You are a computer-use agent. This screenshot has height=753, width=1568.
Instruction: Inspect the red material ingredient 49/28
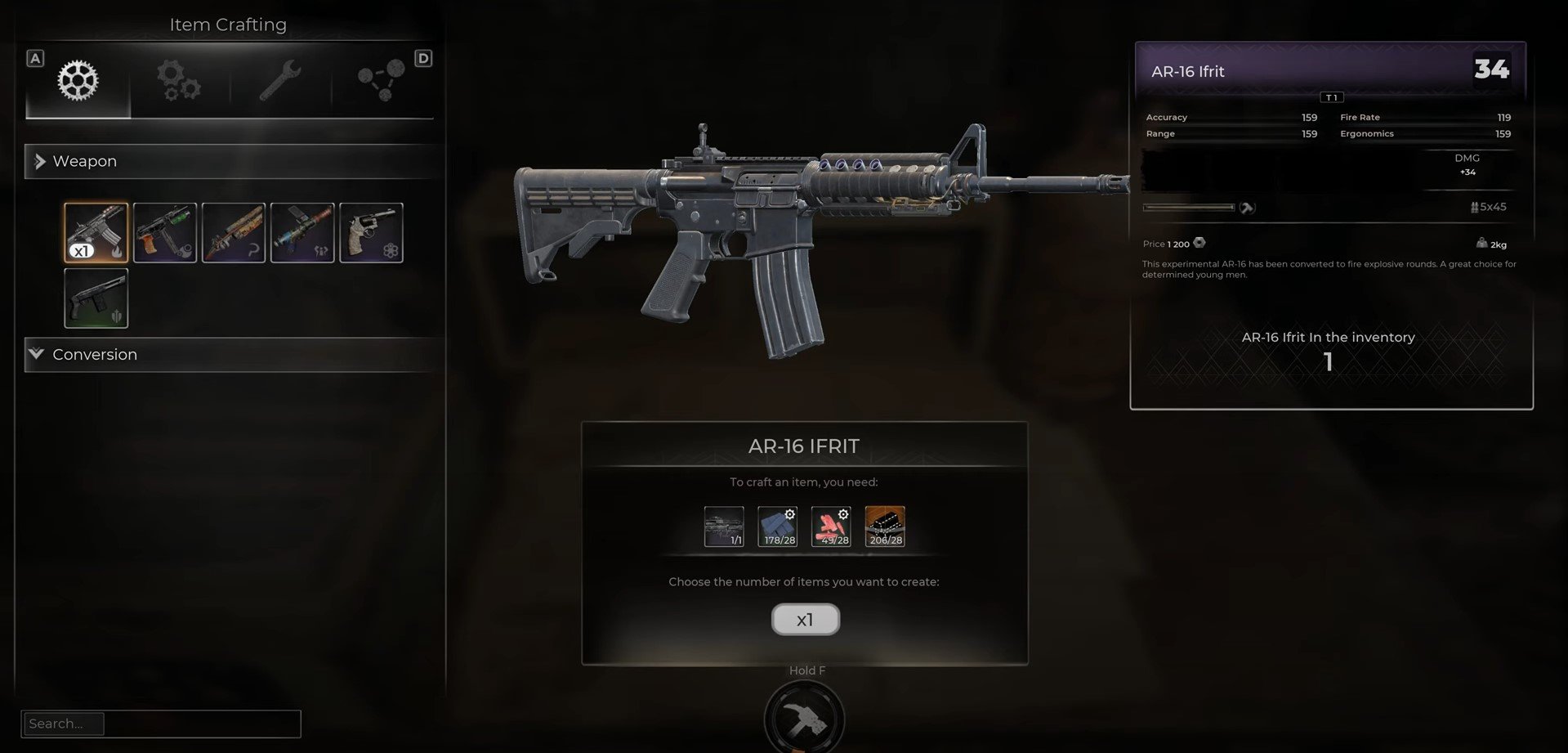tap(831, 527)
